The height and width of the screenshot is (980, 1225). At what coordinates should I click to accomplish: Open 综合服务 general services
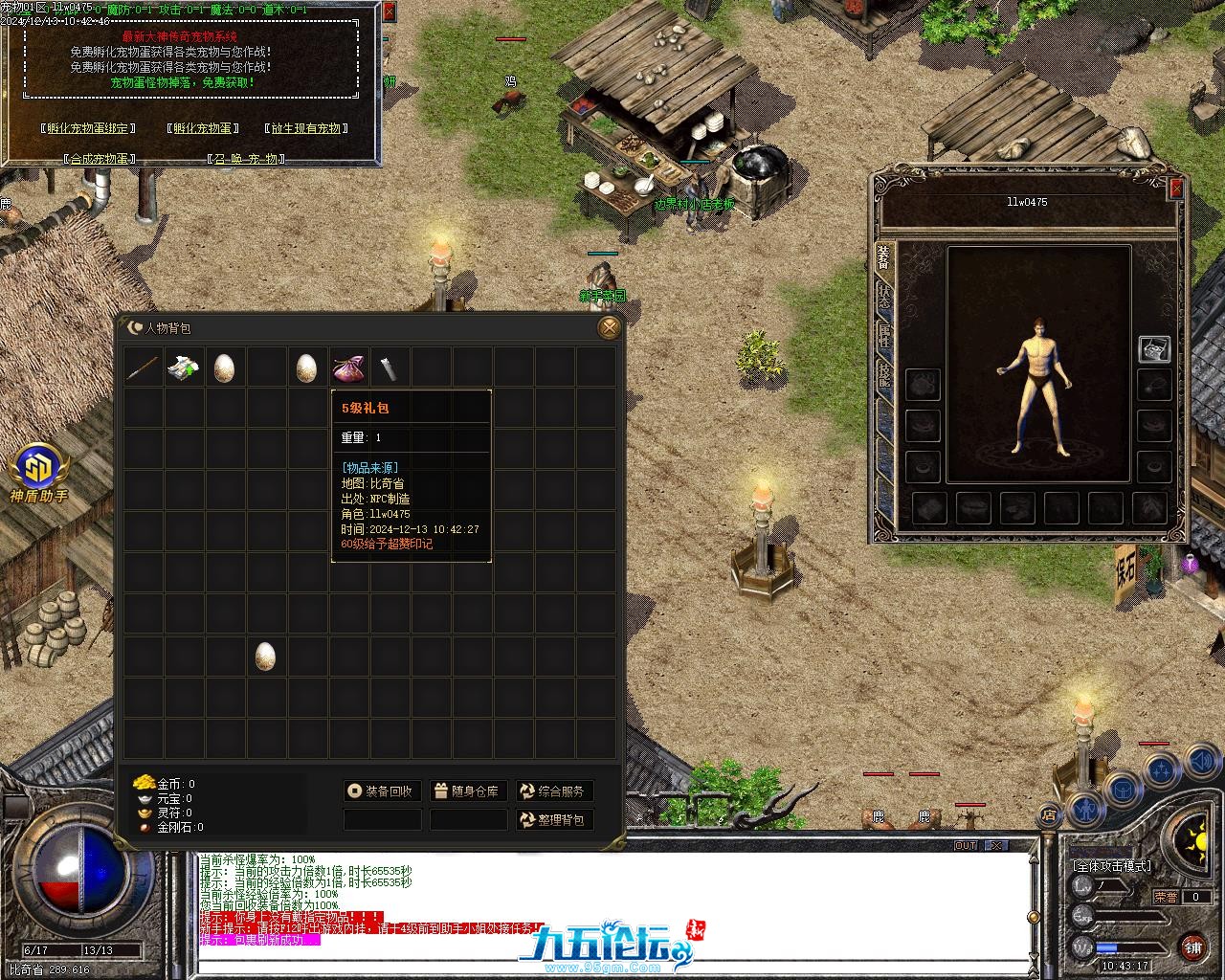point(553,791)
